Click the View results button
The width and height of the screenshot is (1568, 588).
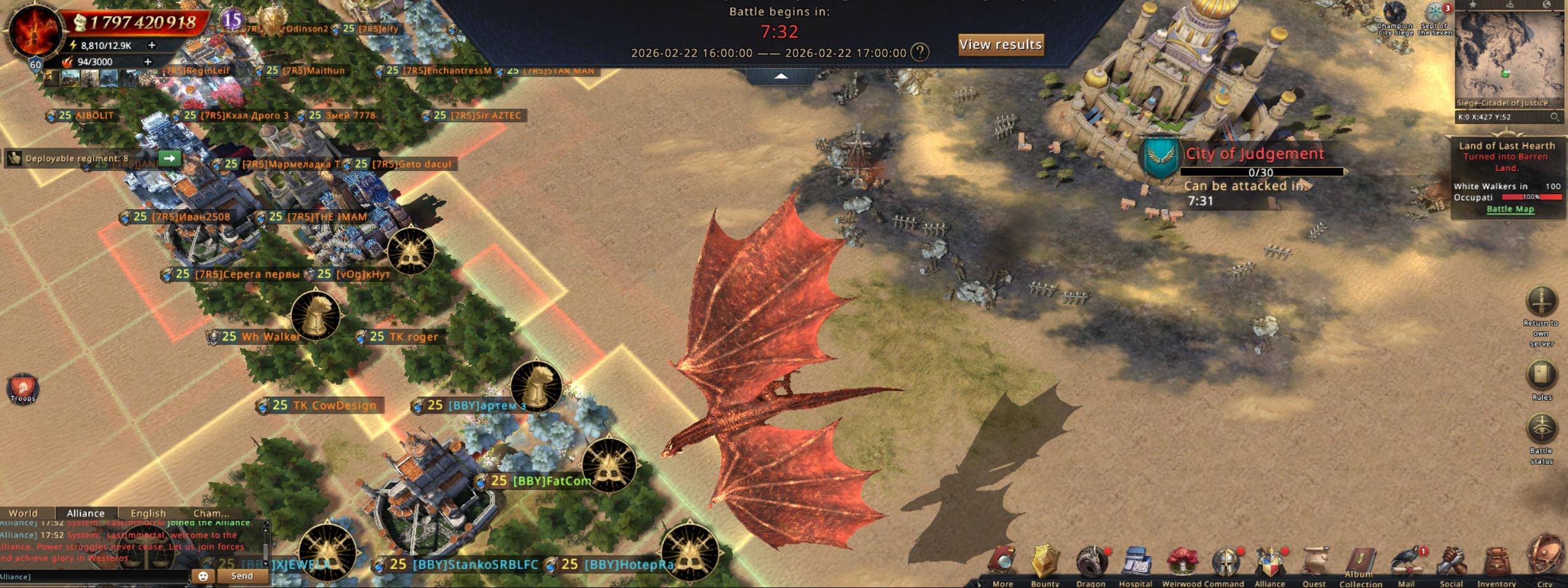1000,45
